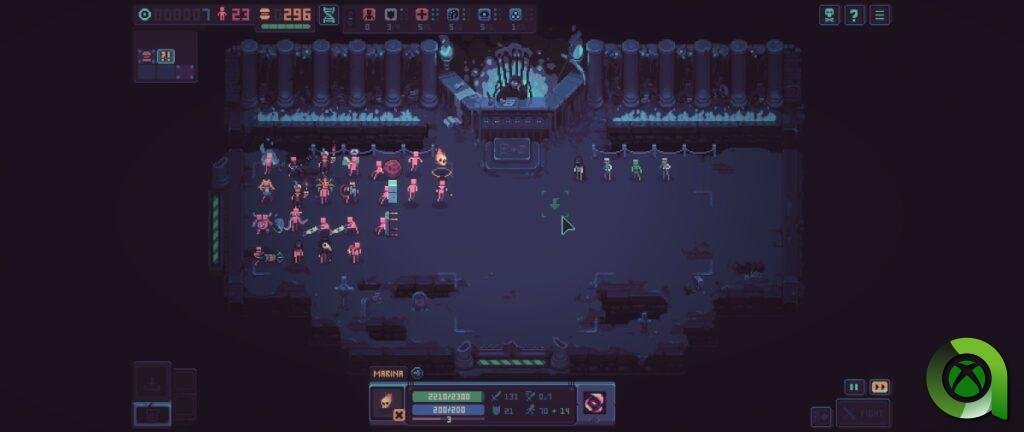Select Marina's flaming skull portrait
The width and height of the screenshot is (1024, 432).
pyautogui.click(x=384, y=400)
